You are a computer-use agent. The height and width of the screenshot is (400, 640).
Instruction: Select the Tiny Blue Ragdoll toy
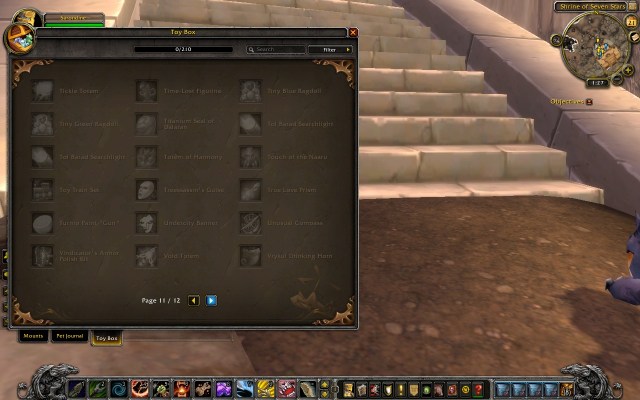point(250,91)
